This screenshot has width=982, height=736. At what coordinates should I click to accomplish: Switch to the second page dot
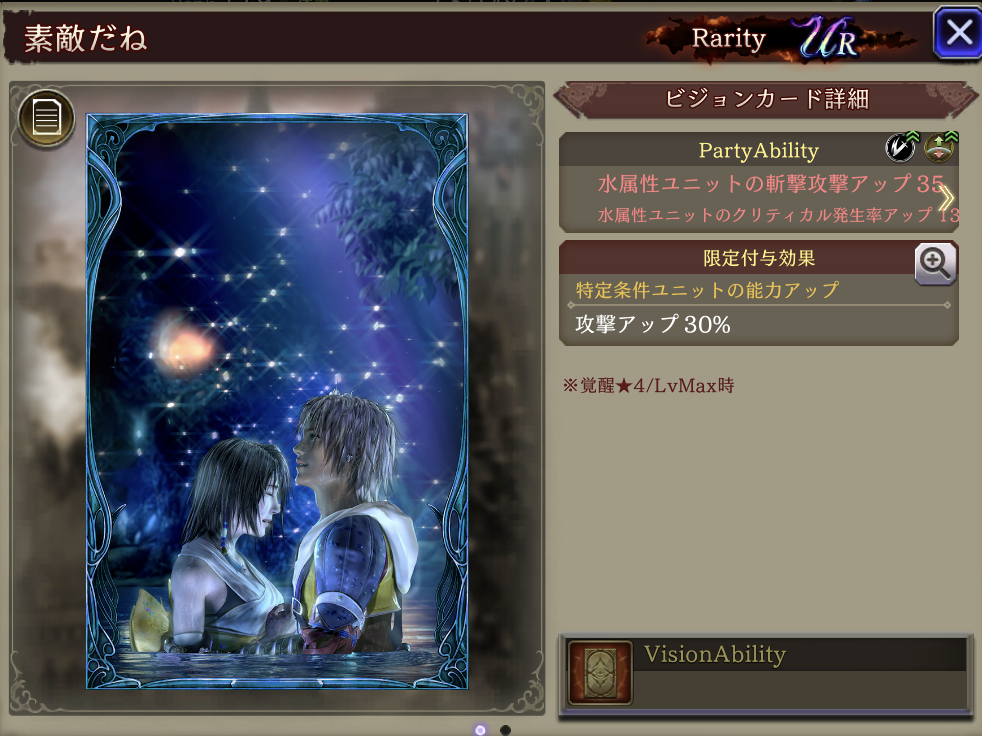505,730
